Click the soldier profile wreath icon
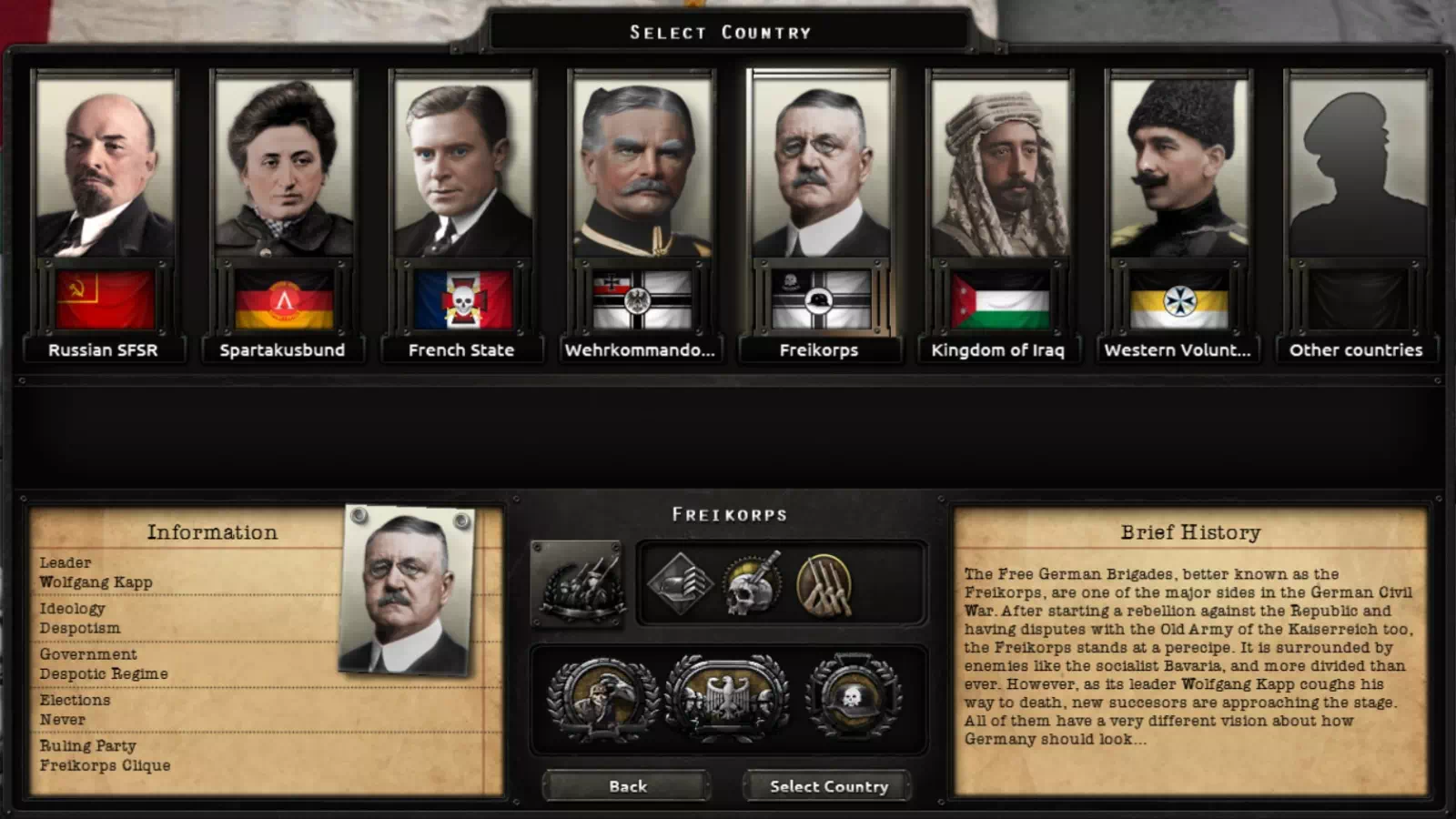 coord(602,698)
